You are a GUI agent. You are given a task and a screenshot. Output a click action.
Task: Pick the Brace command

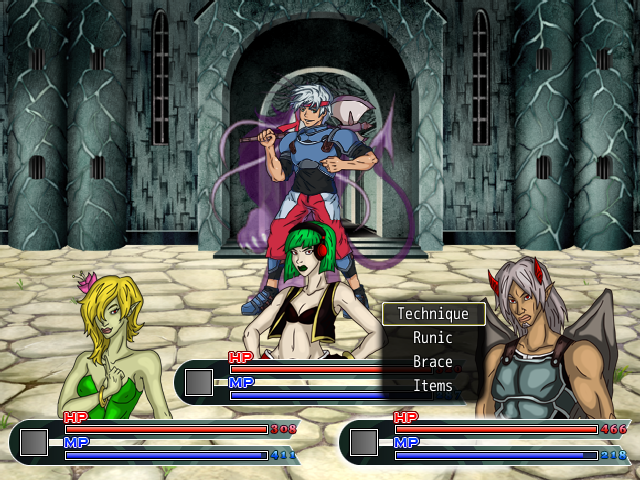coord(433,362)
